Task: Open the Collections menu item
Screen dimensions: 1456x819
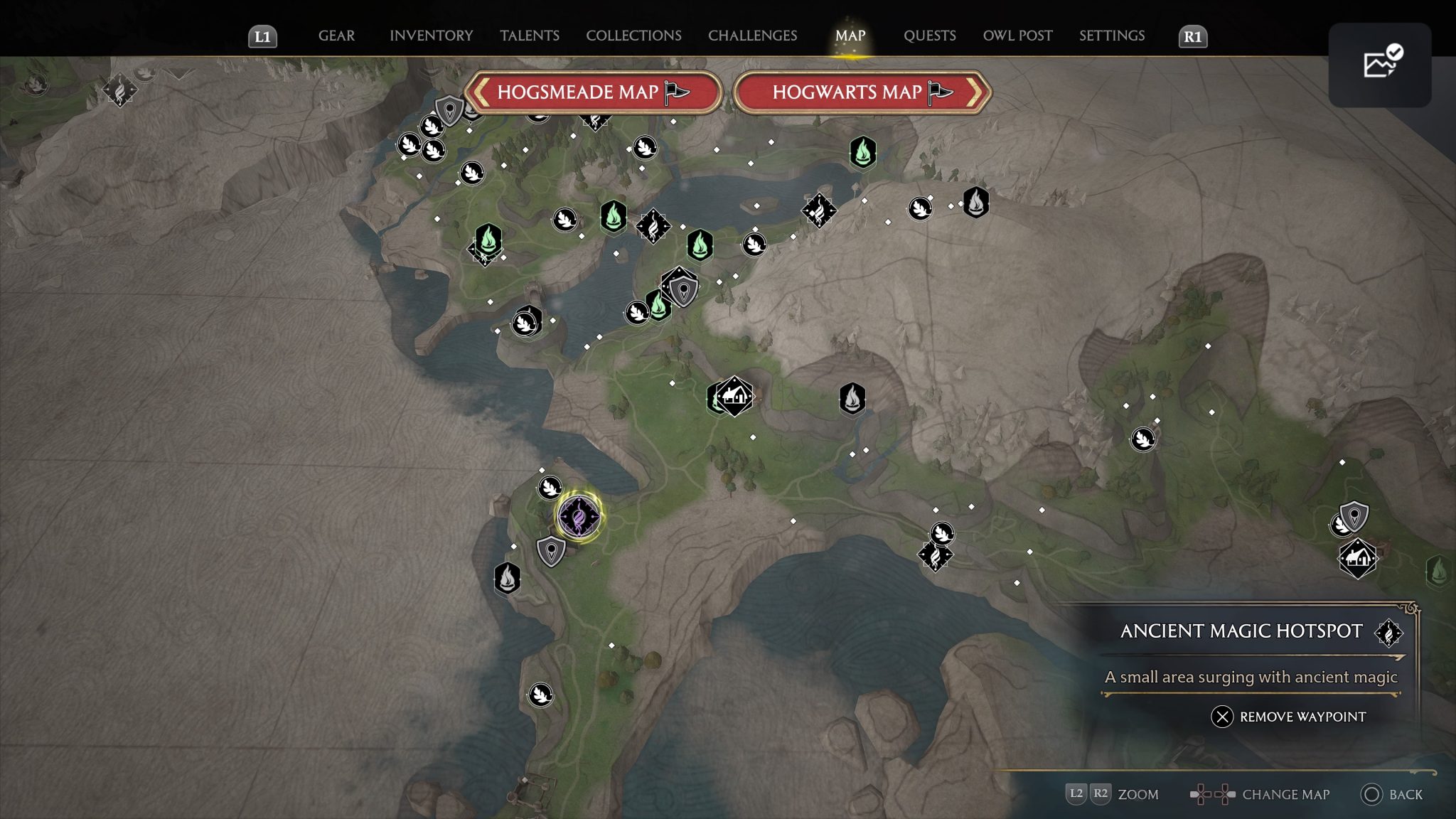Action: [x=633, y=36]
